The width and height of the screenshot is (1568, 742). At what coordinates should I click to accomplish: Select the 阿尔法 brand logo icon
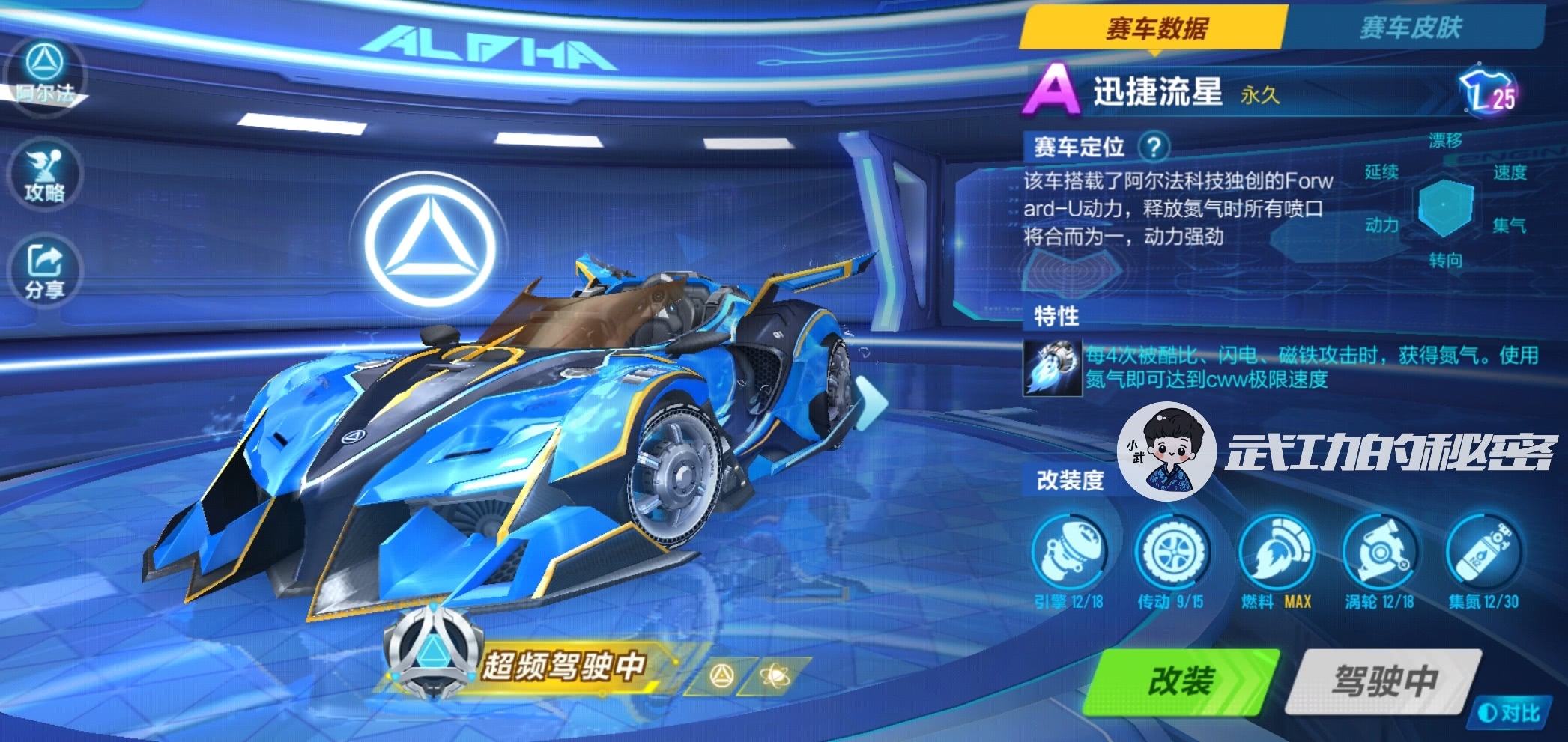(x=45, y=75)
